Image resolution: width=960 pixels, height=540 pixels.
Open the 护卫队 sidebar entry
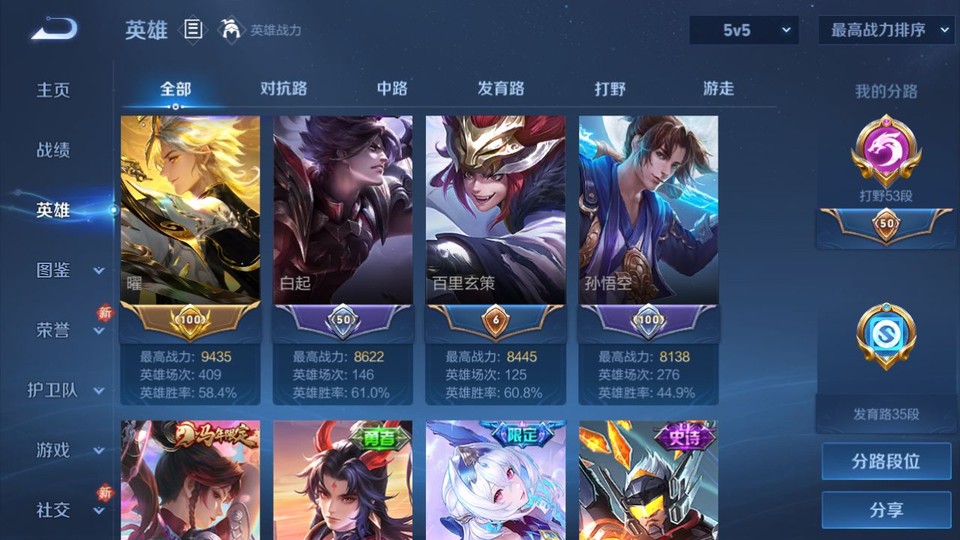click(54, 390)
